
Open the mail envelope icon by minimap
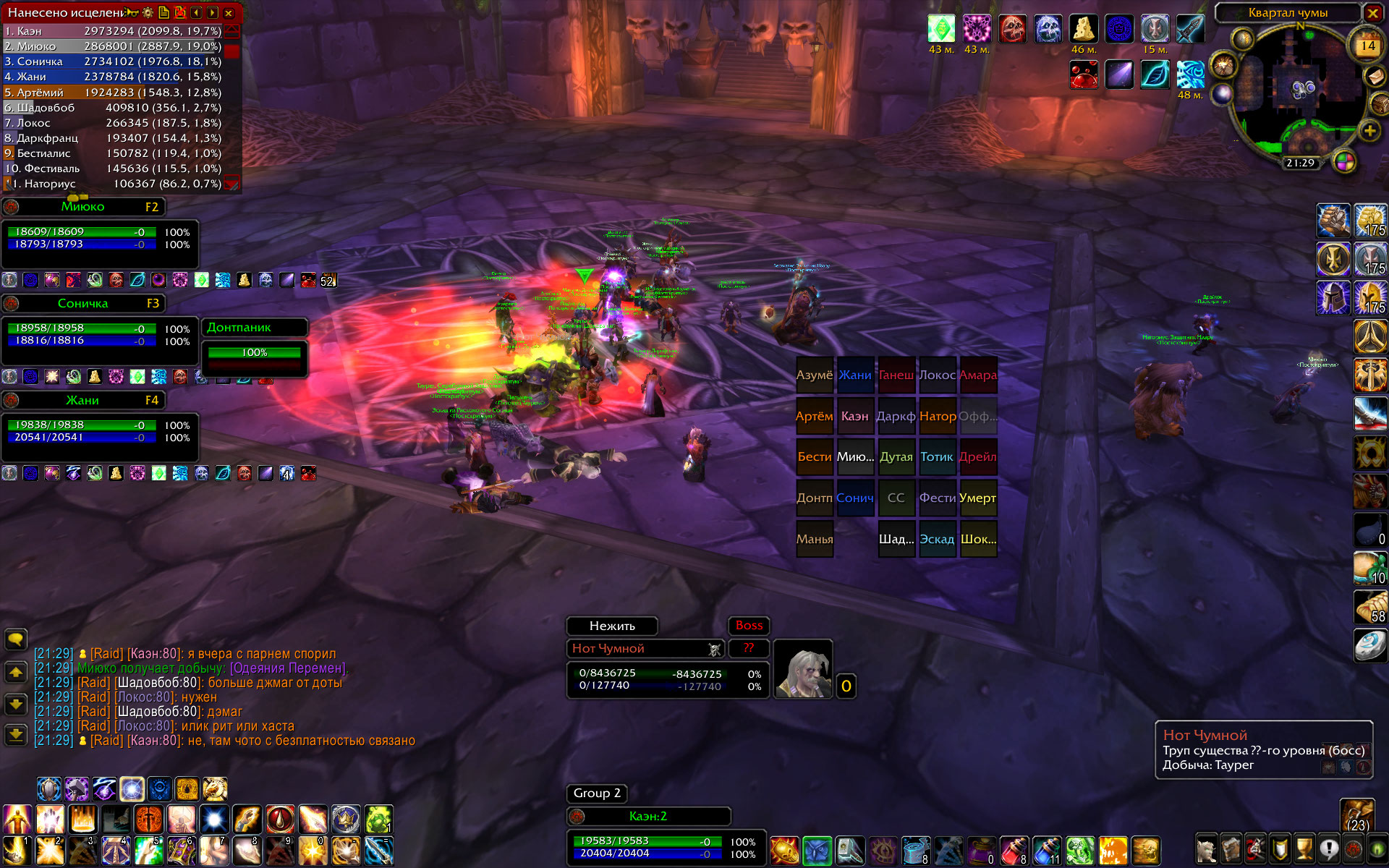[1375, 76]
